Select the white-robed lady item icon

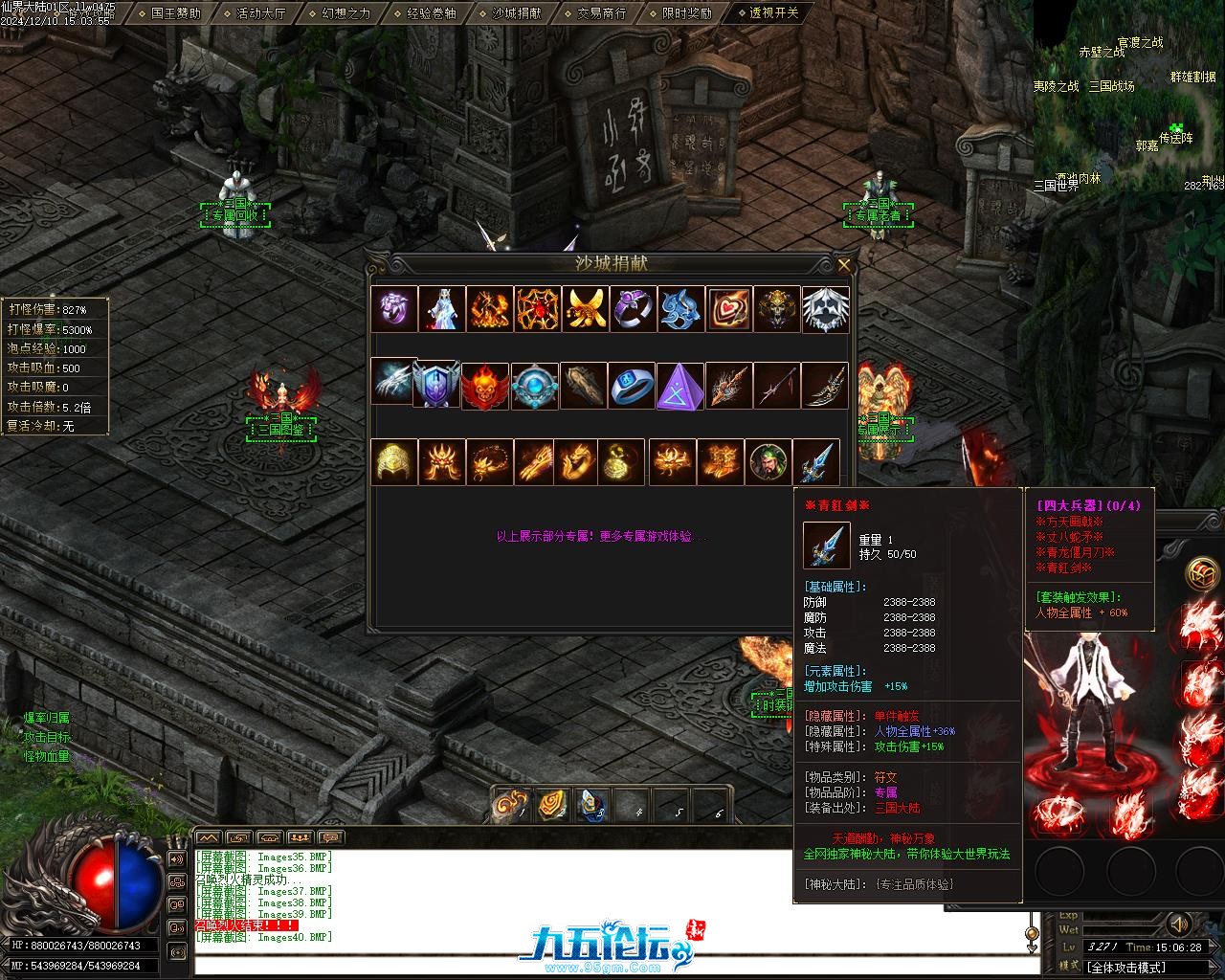click(441, 309)
